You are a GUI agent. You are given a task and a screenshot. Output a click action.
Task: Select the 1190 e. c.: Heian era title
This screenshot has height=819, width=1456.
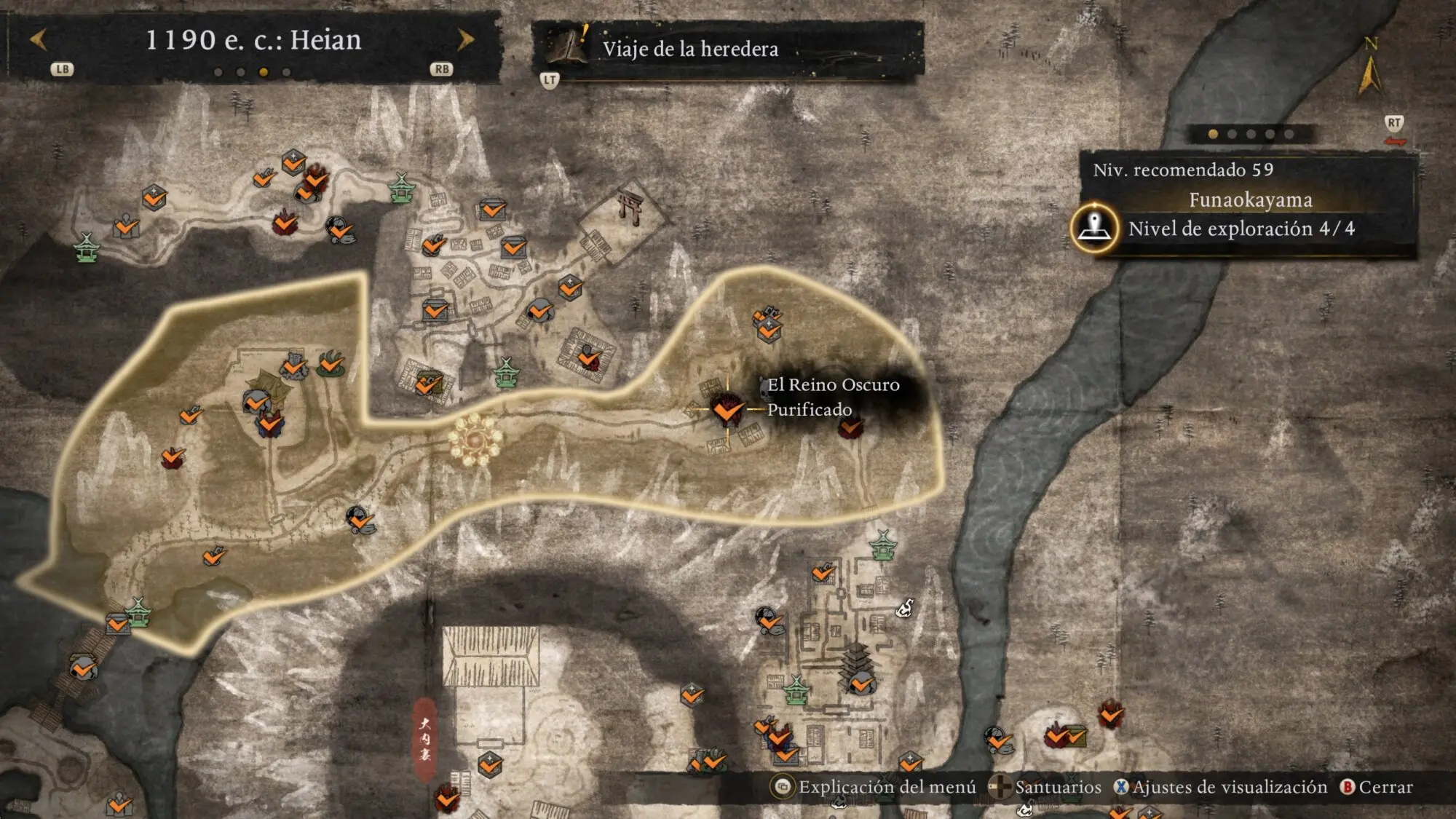coord(253,40)
